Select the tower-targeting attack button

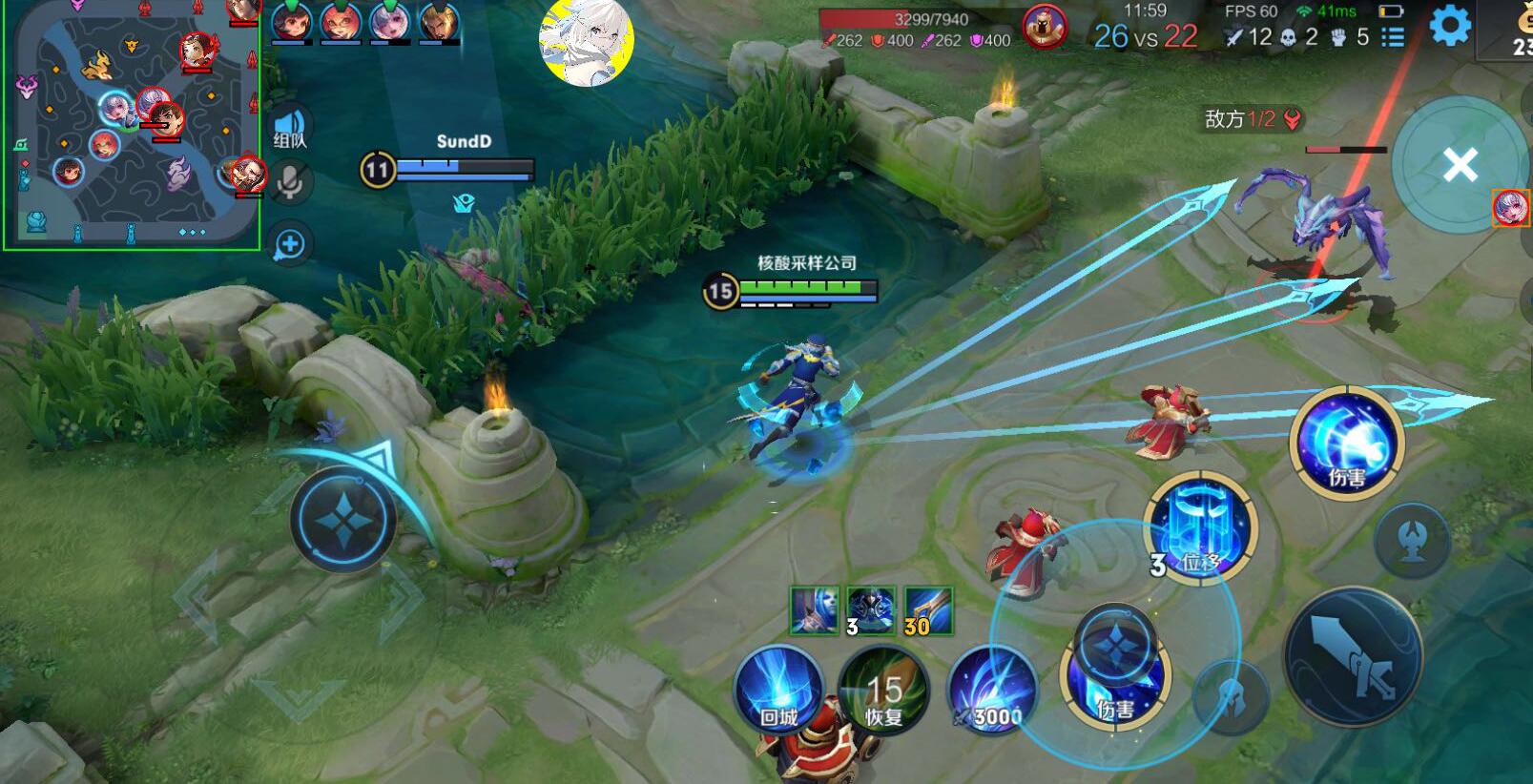pos(1413,541)
